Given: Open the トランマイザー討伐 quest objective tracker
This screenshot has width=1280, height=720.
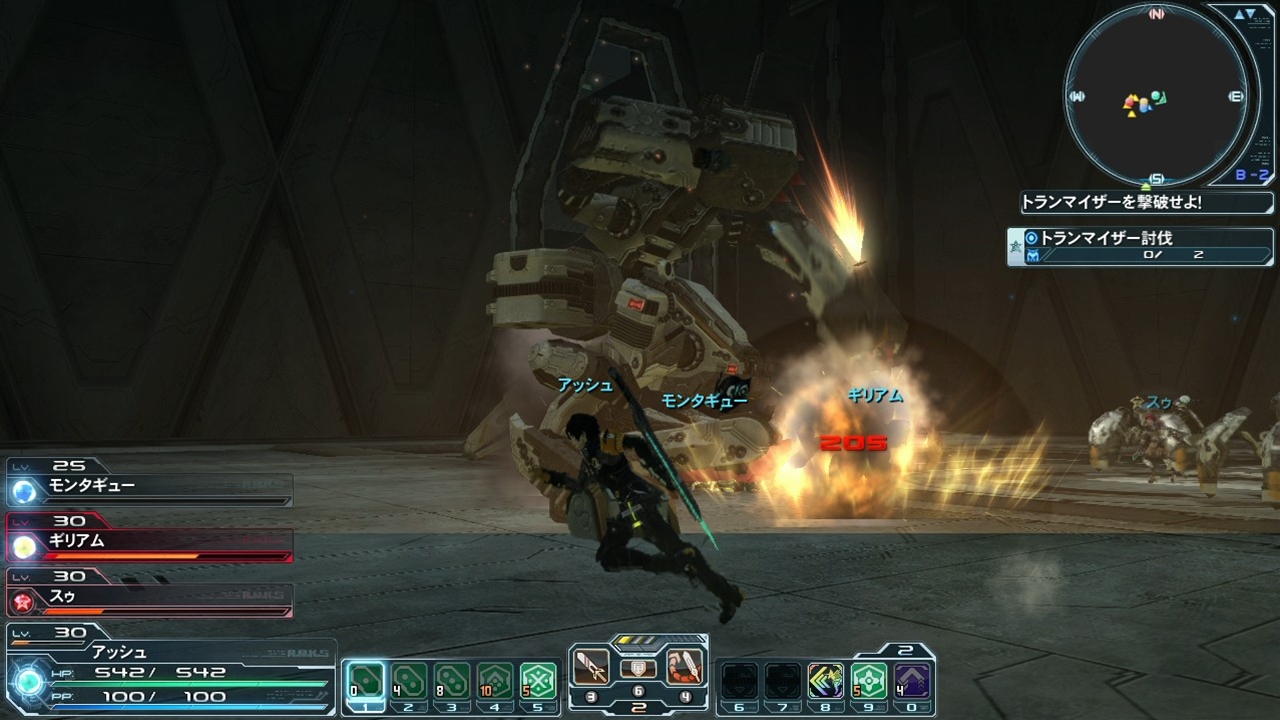Looking at the screenshot, I should (1140, 246).
